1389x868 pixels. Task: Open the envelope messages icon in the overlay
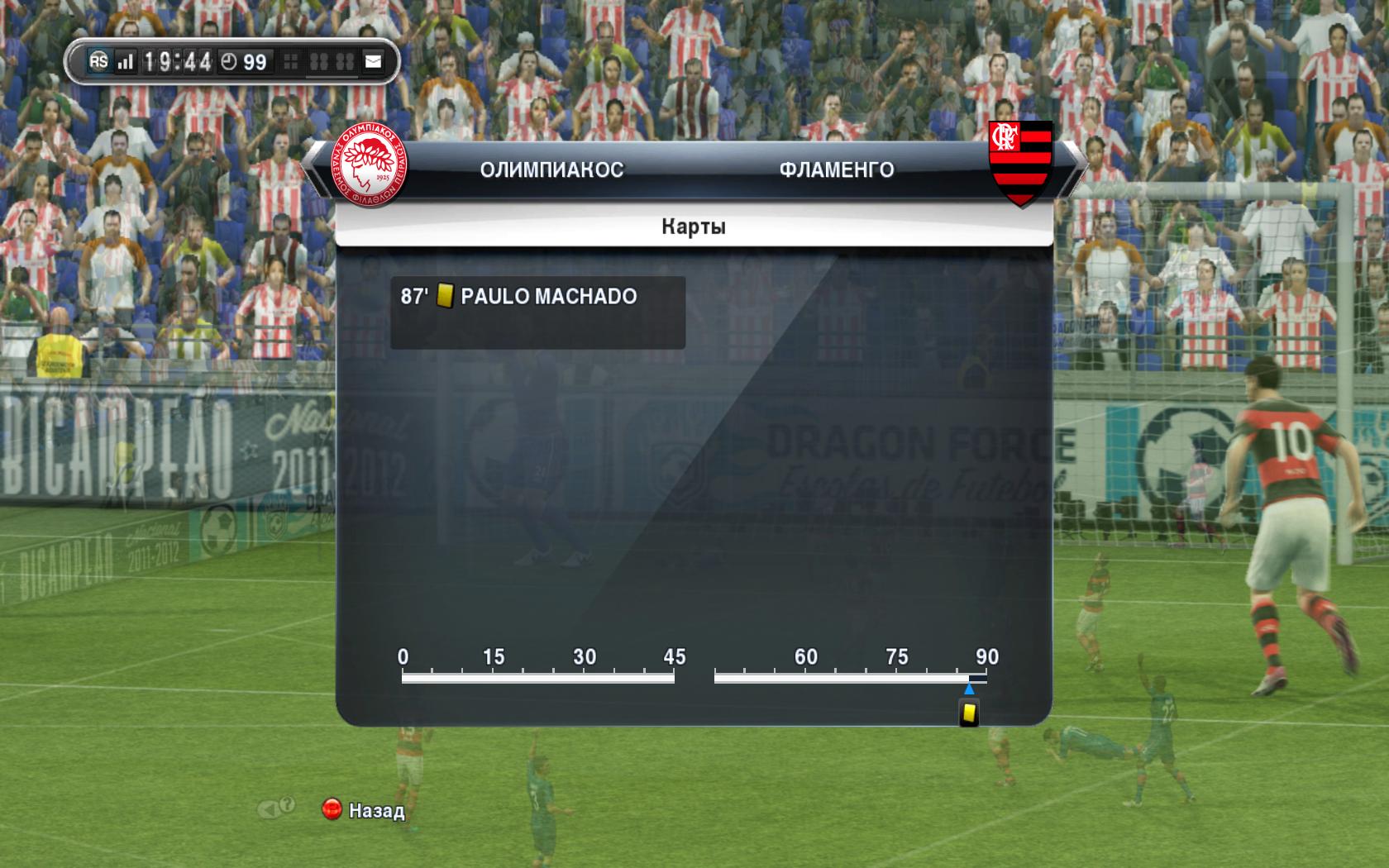click(x=374, y=62)
